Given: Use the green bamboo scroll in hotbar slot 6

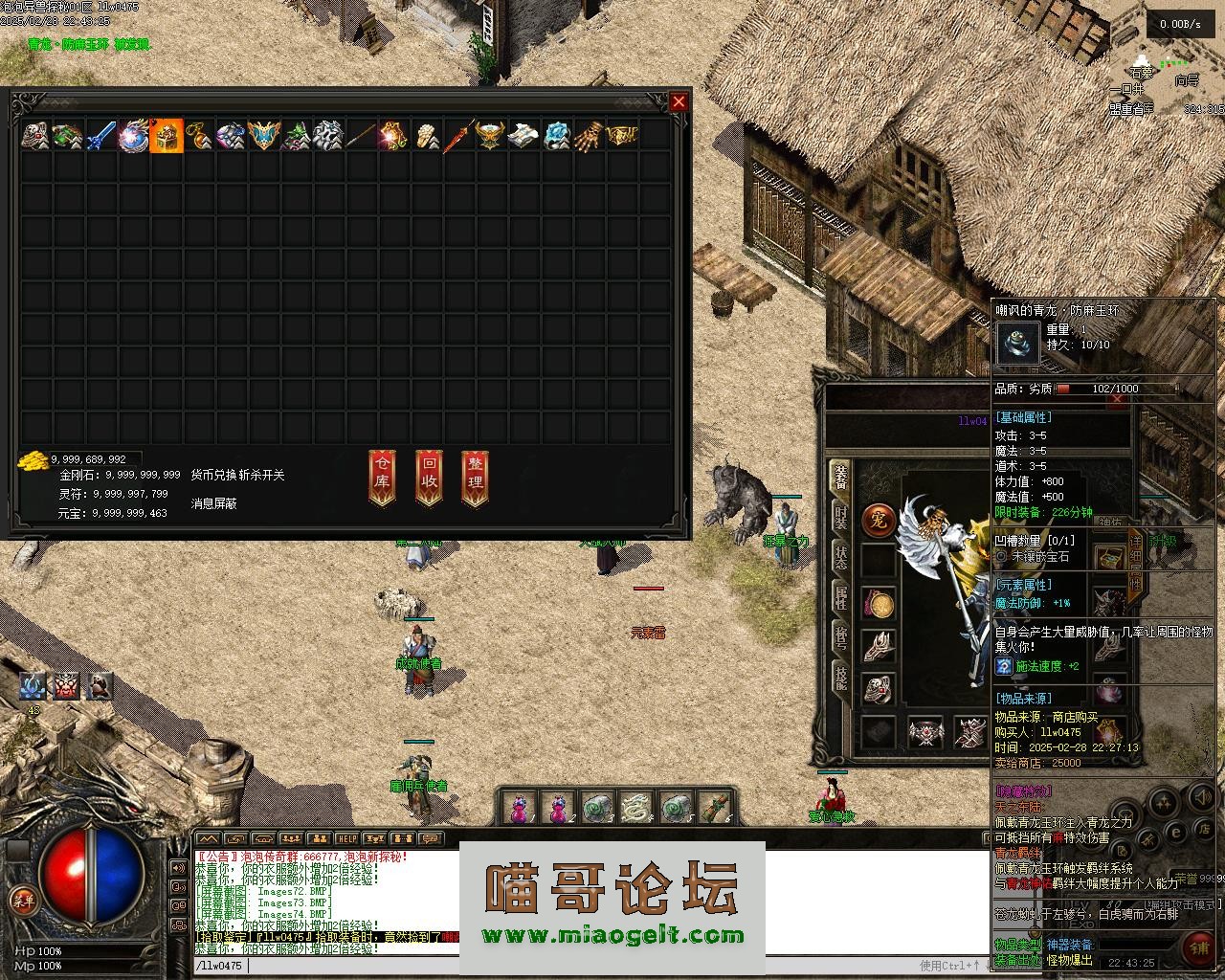Looking at the screenshot, I should pyautogui.click(x=714, y=808).
